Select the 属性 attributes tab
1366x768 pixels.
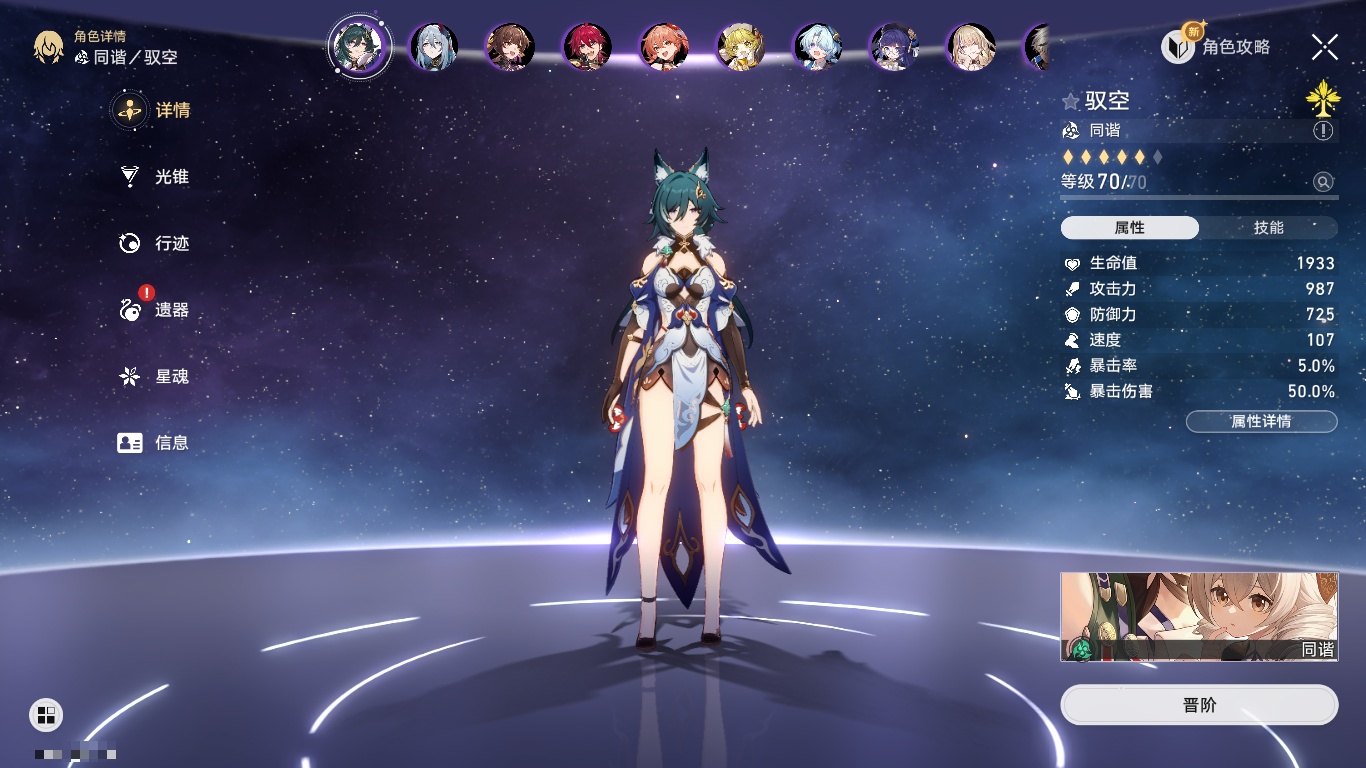click(1130, 228)
